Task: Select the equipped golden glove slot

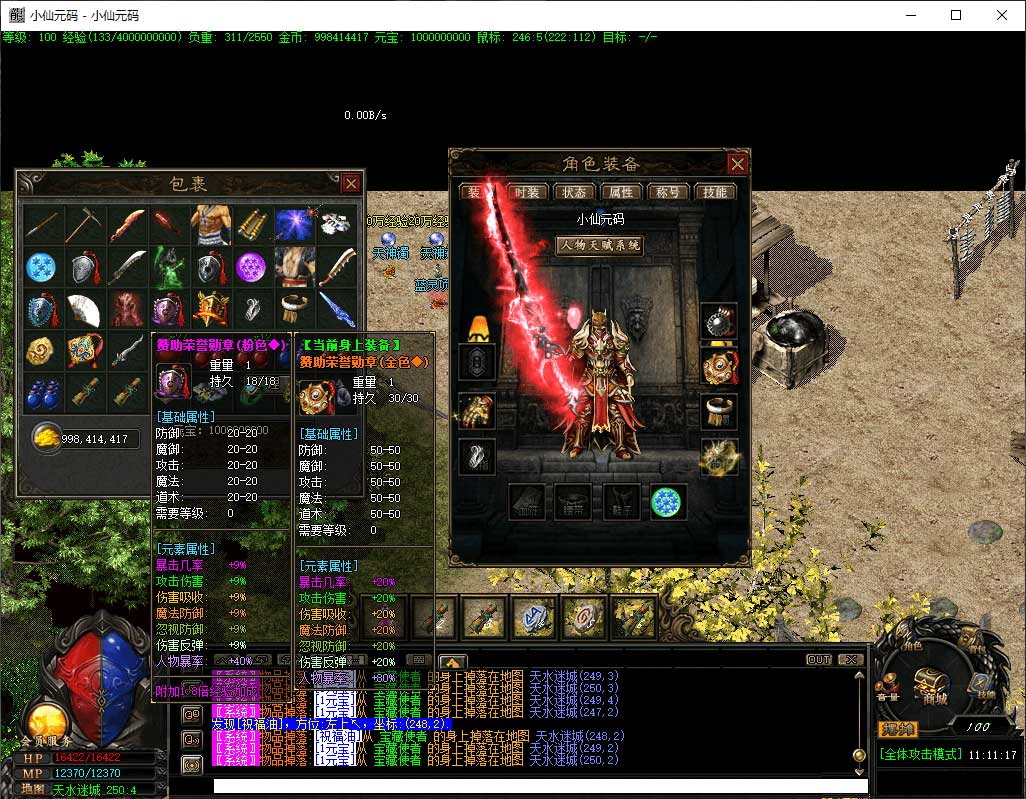Action: (477, 410)
